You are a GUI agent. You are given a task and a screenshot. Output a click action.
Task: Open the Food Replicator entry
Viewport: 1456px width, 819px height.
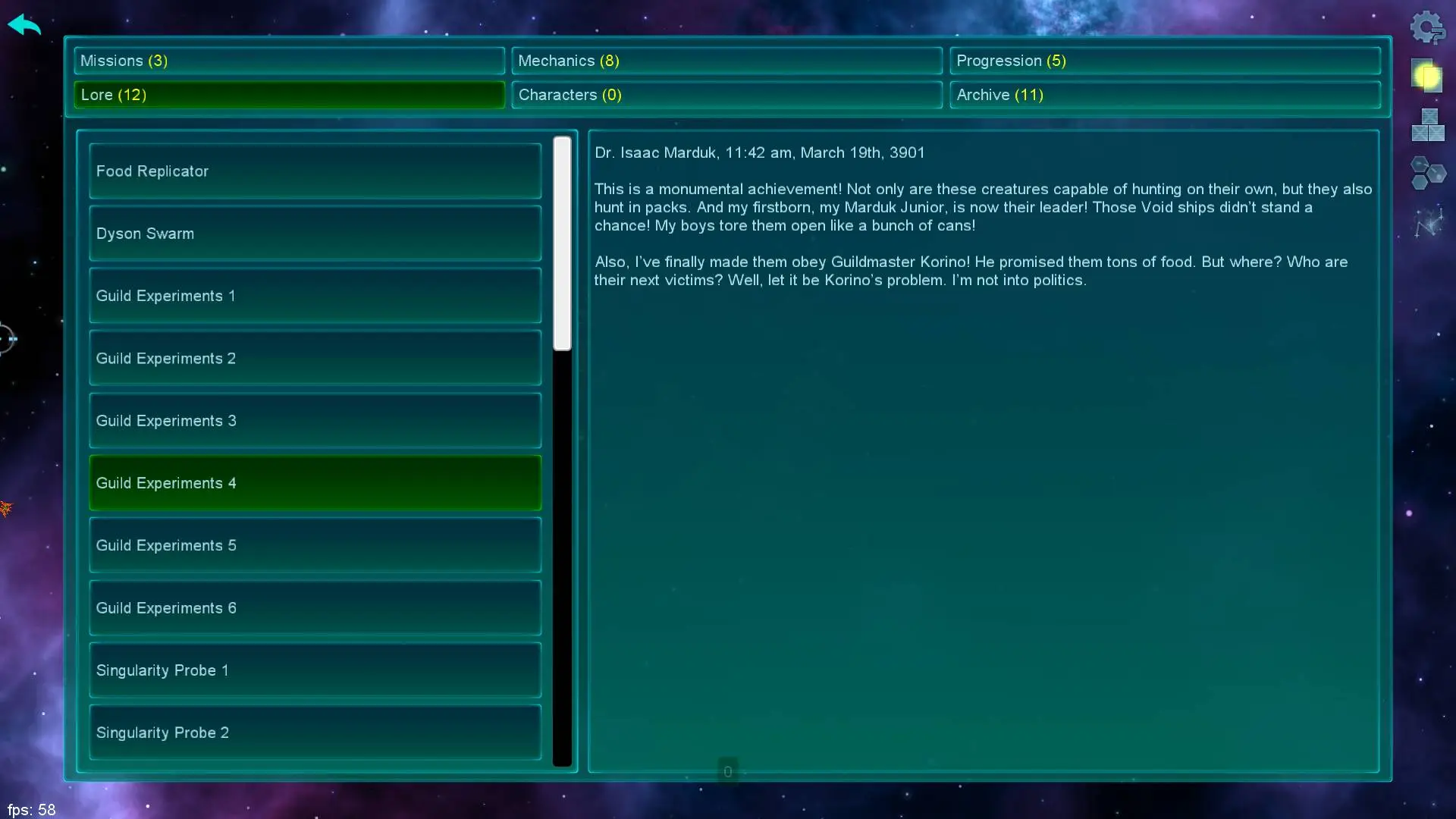[x=315, y=171]
